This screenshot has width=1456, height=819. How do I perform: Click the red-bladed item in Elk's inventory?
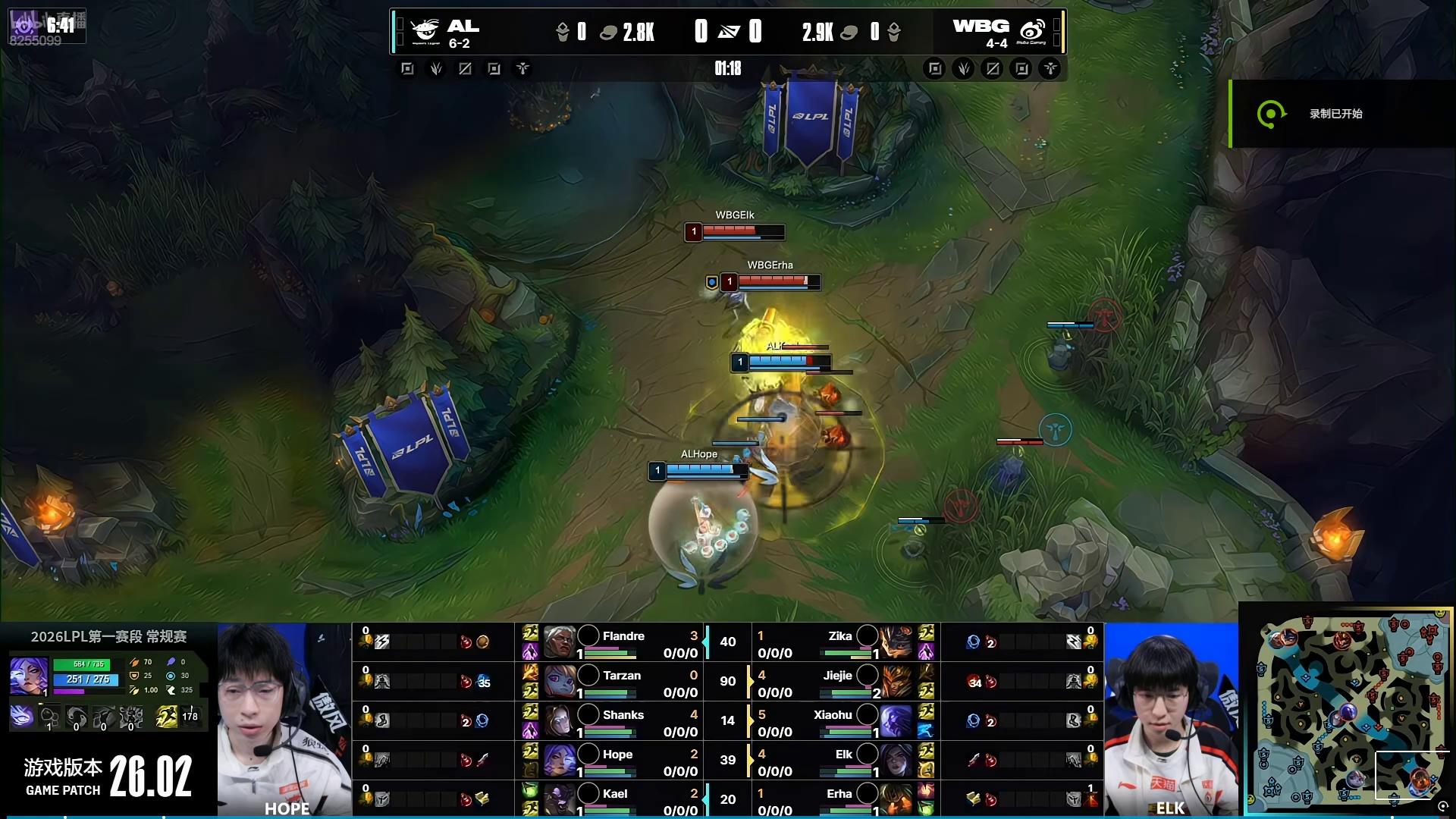click(x=974, y=760)
